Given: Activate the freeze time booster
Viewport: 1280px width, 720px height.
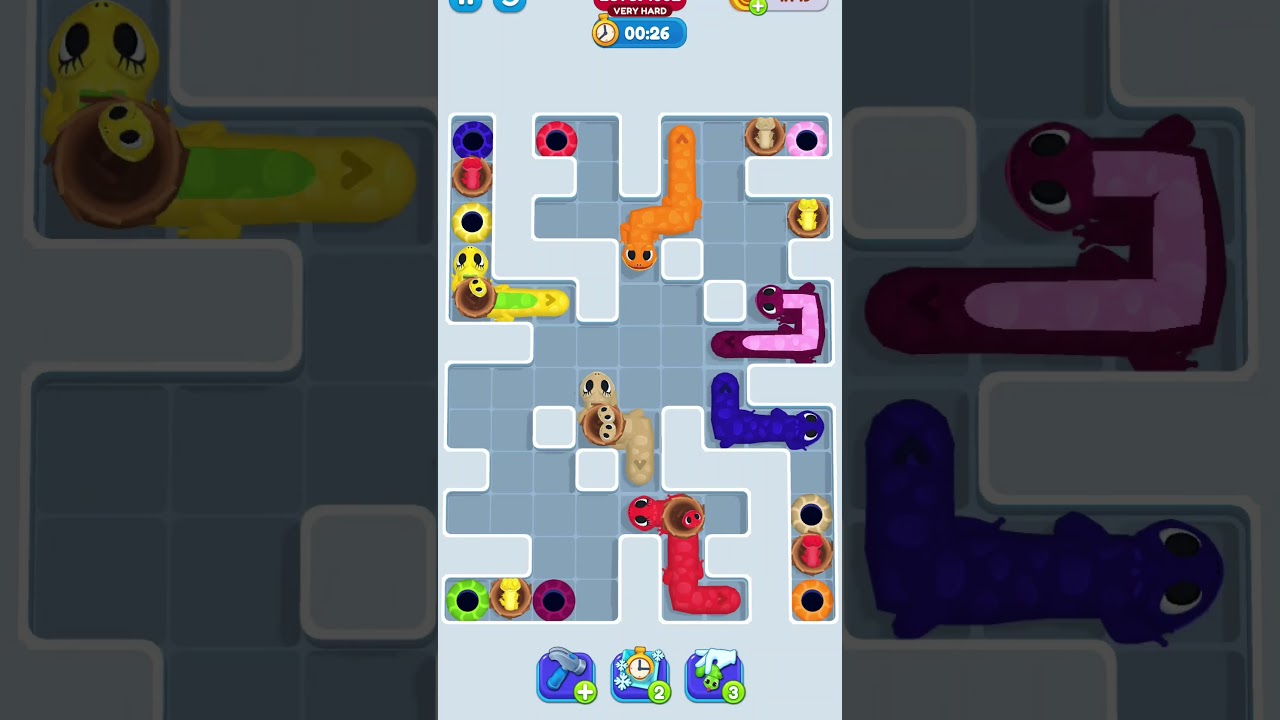Looking at the screenshot, I should pos(640,674).
